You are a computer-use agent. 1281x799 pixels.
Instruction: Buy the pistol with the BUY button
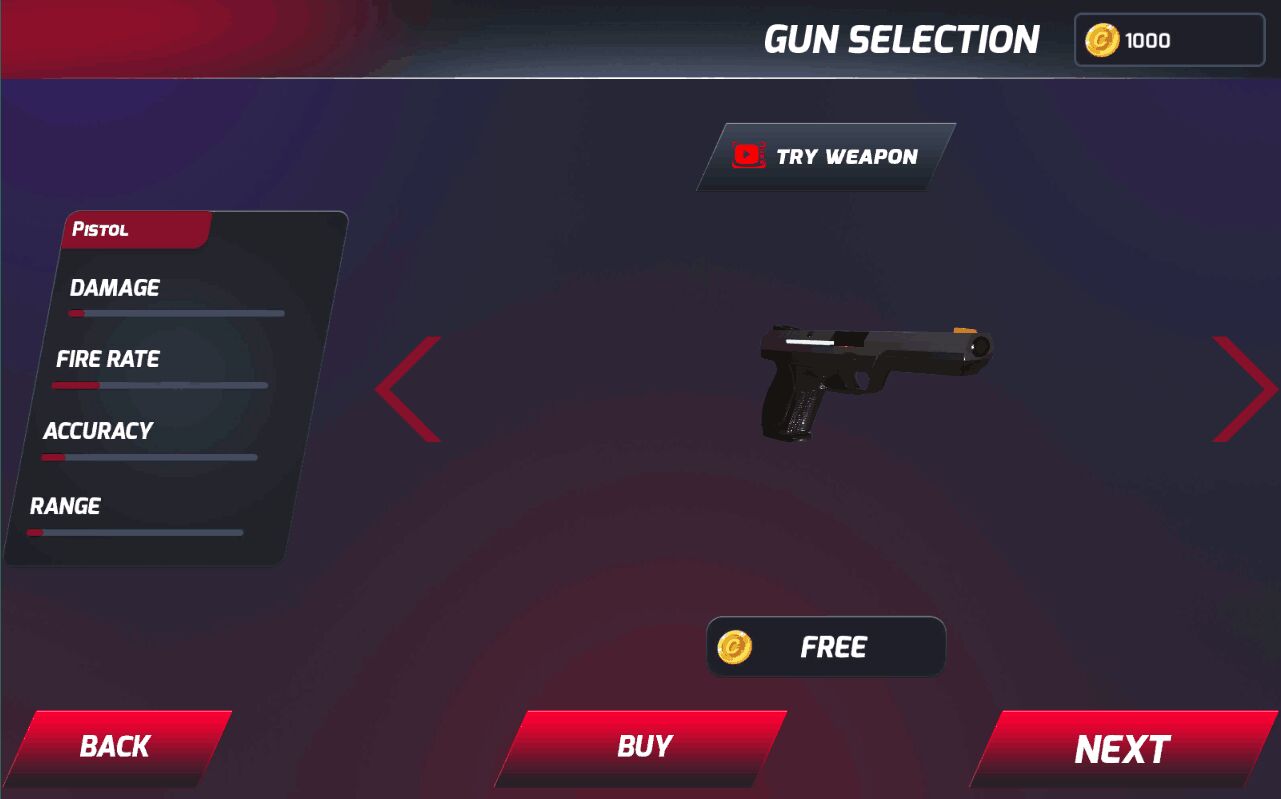643,747
